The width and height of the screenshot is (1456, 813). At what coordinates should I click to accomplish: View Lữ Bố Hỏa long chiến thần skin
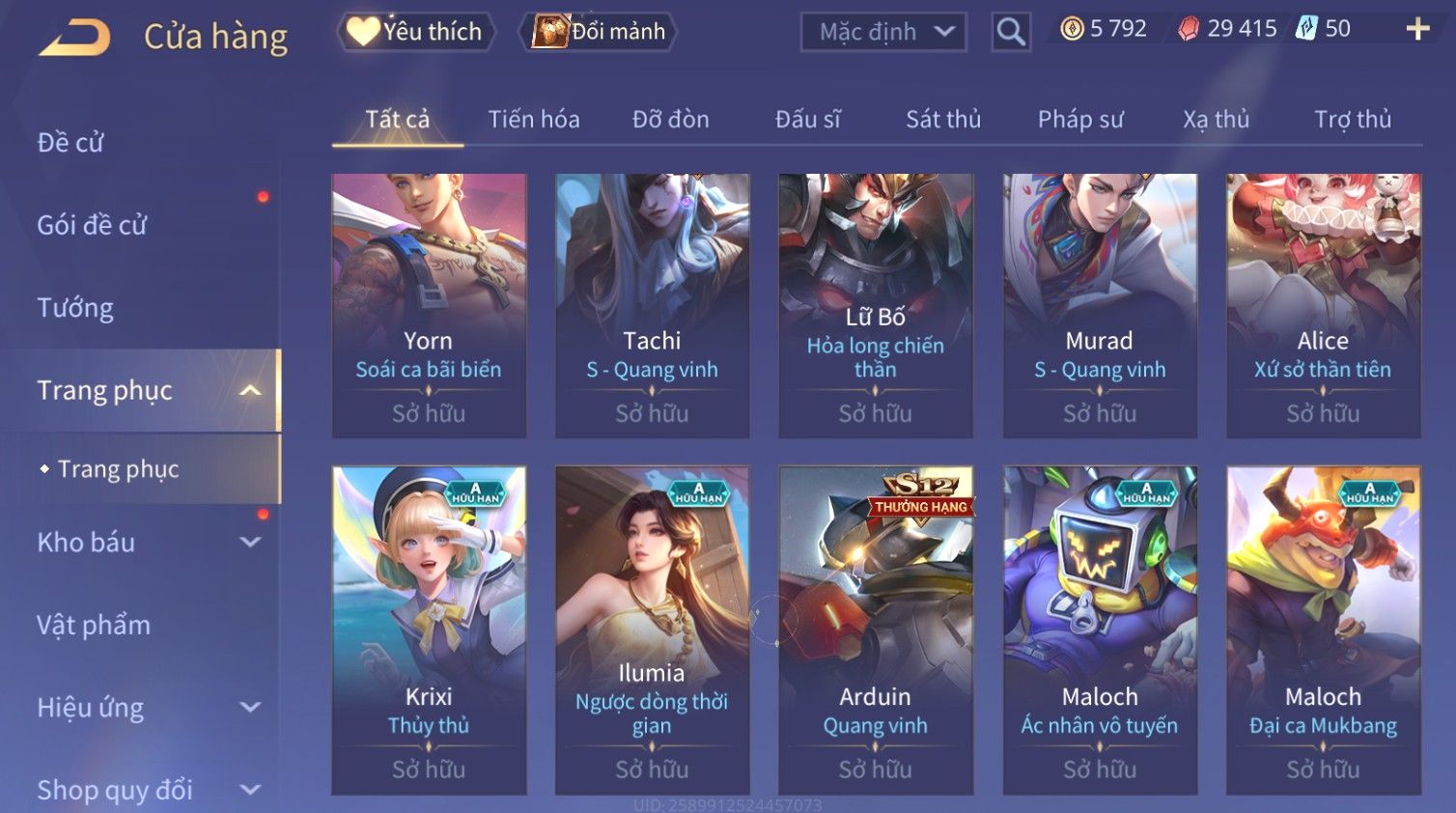[876, 305]
